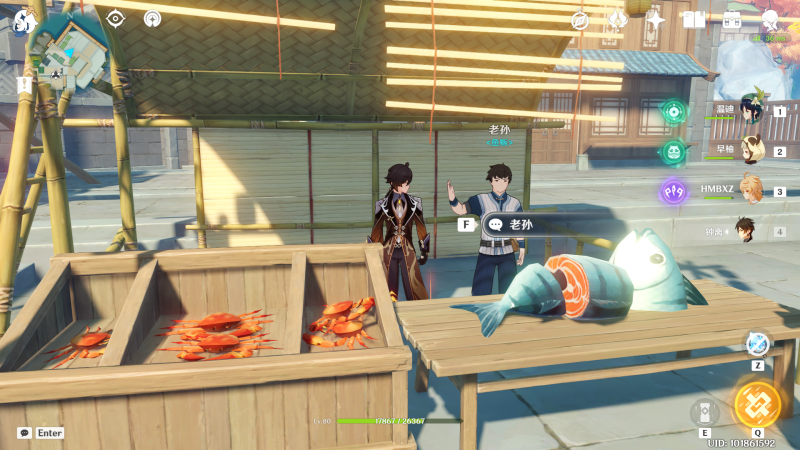This screenshot has width=800, height=450.
Task: Open the wish star icon
Action: tap(656, 19)
